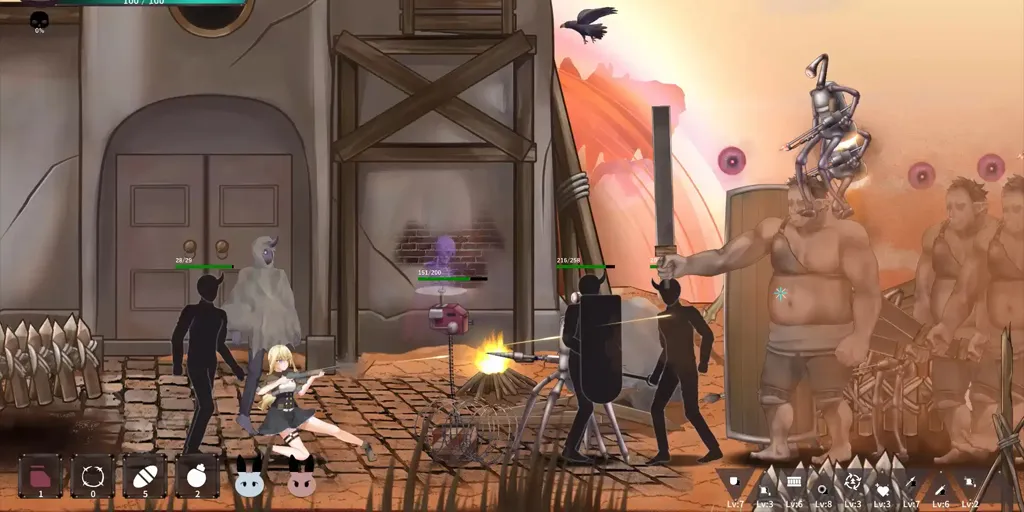
Task: Select the bread loaf item slot
Action: coord(144,475)
